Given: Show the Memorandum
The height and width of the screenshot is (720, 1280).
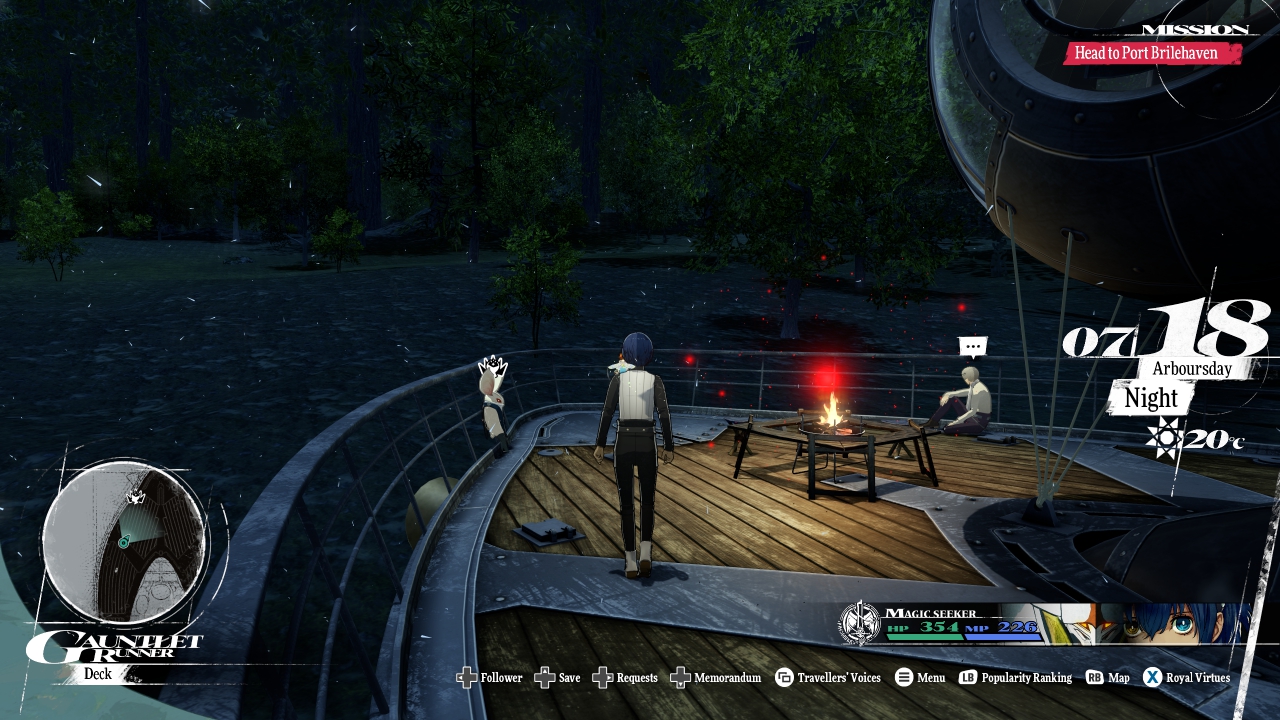Looking at the screenshot, I should [x=716, y=678].
